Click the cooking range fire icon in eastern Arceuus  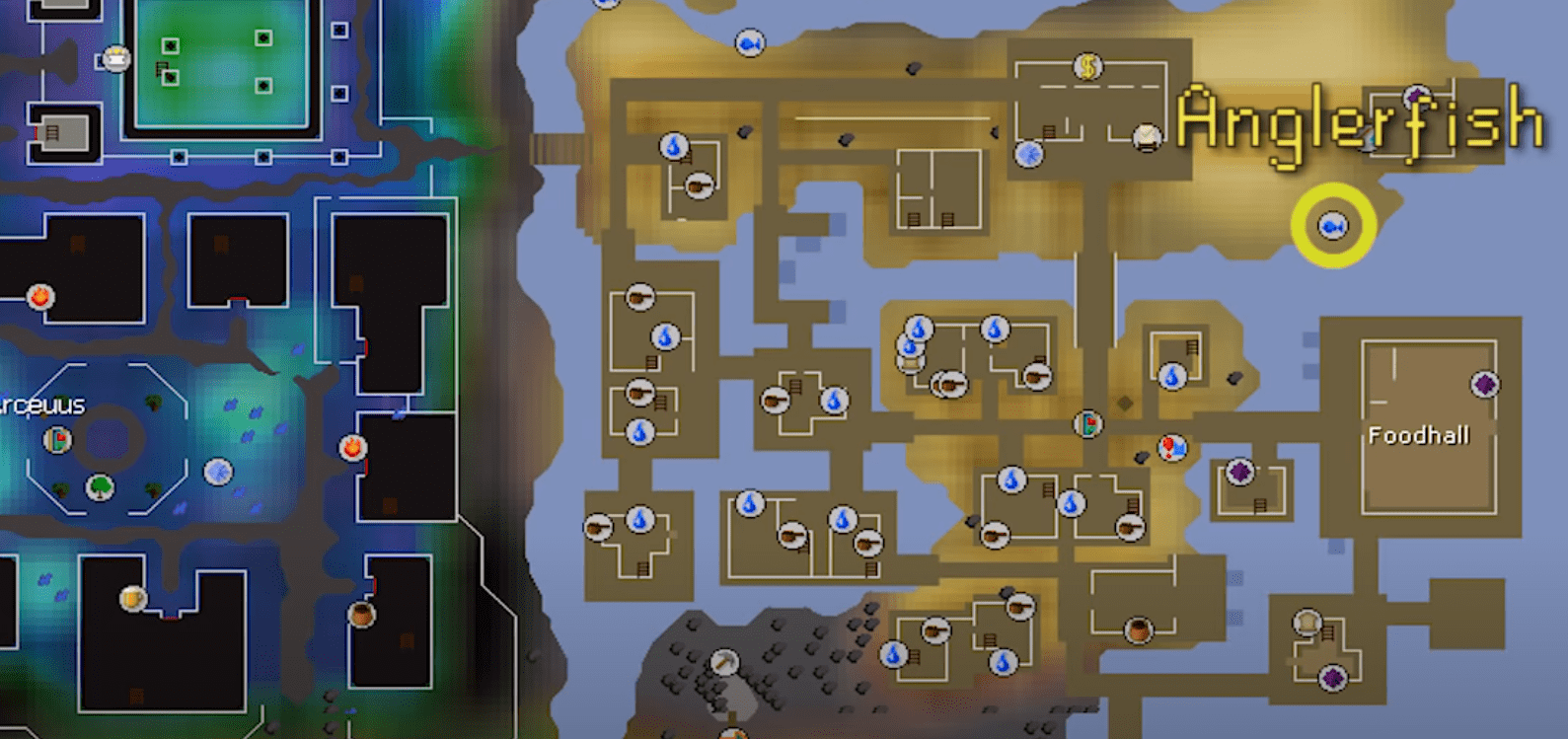point(352,449)
